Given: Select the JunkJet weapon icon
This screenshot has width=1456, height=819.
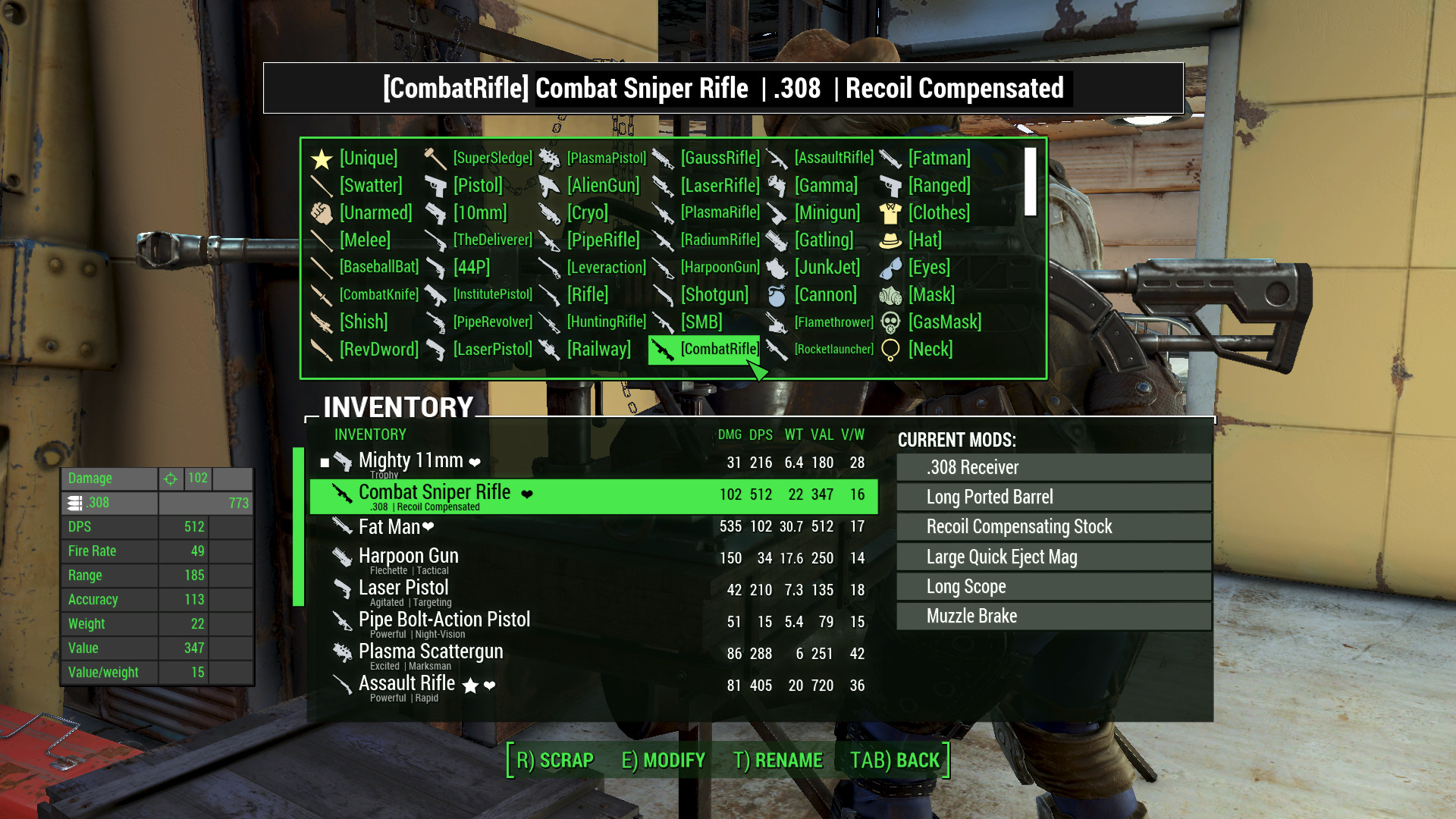Looking at the screenshot, I should click(777, 268).
